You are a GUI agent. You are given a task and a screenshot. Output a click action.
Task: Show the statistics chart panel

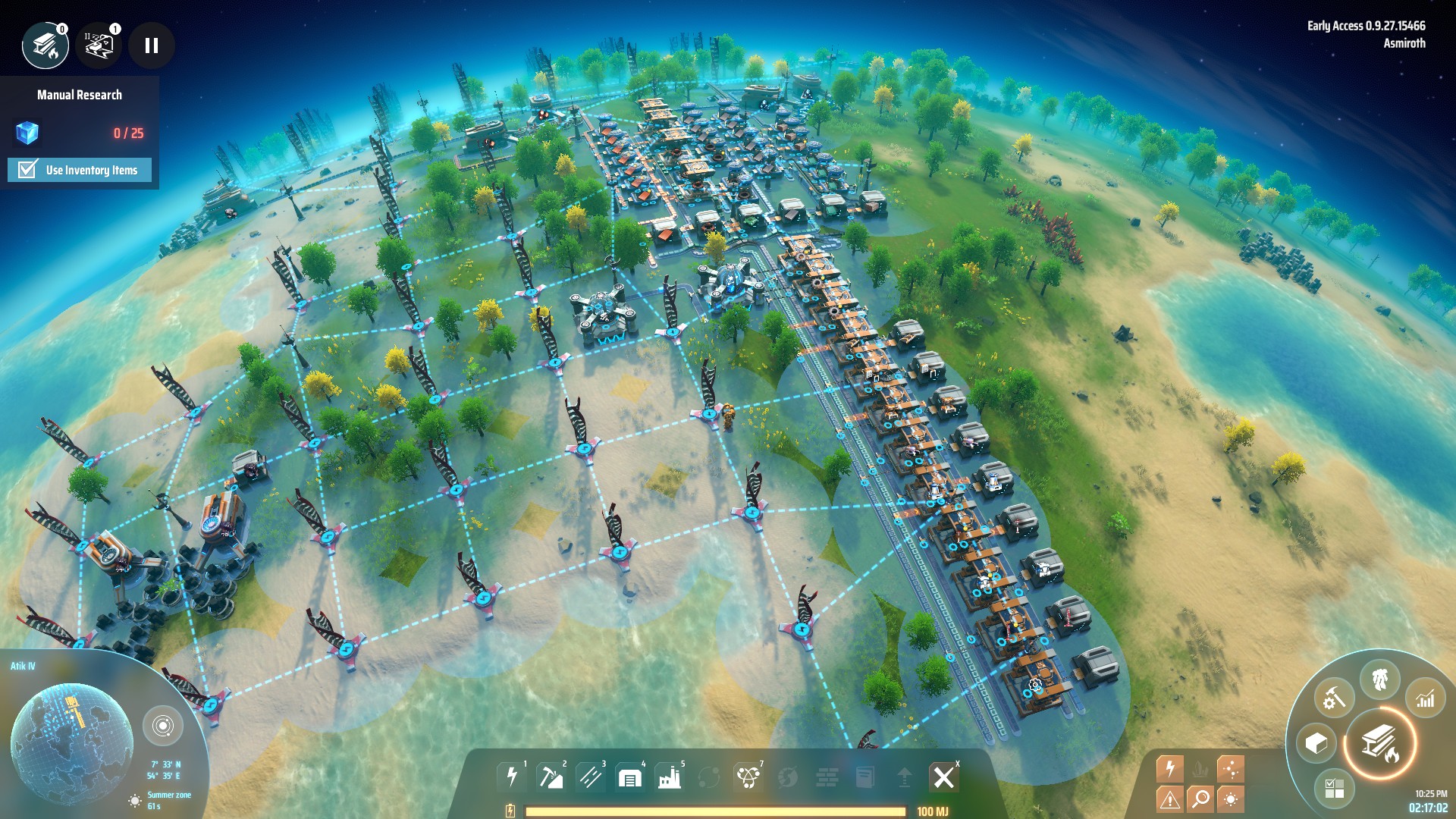pyautogui.click(x=1425, y=698)
